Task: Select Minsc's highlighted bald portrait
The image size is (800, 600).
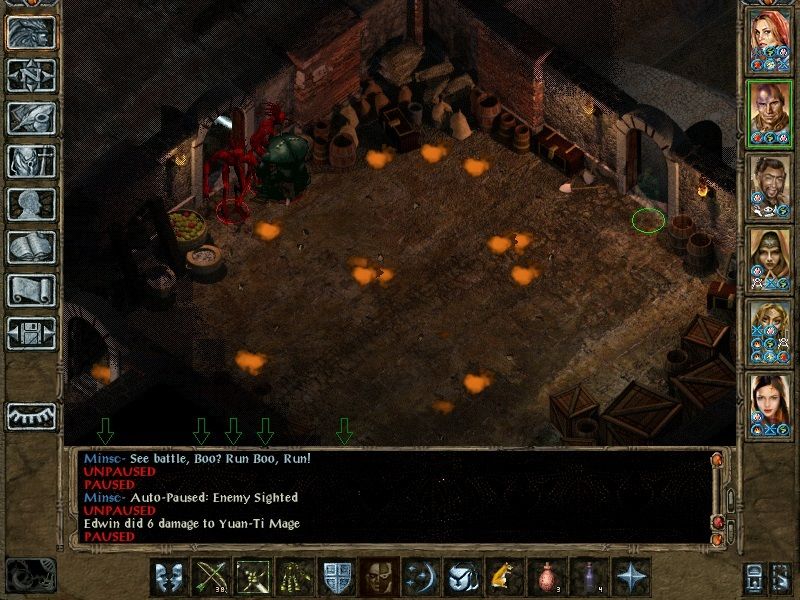Action: (769, 113)
